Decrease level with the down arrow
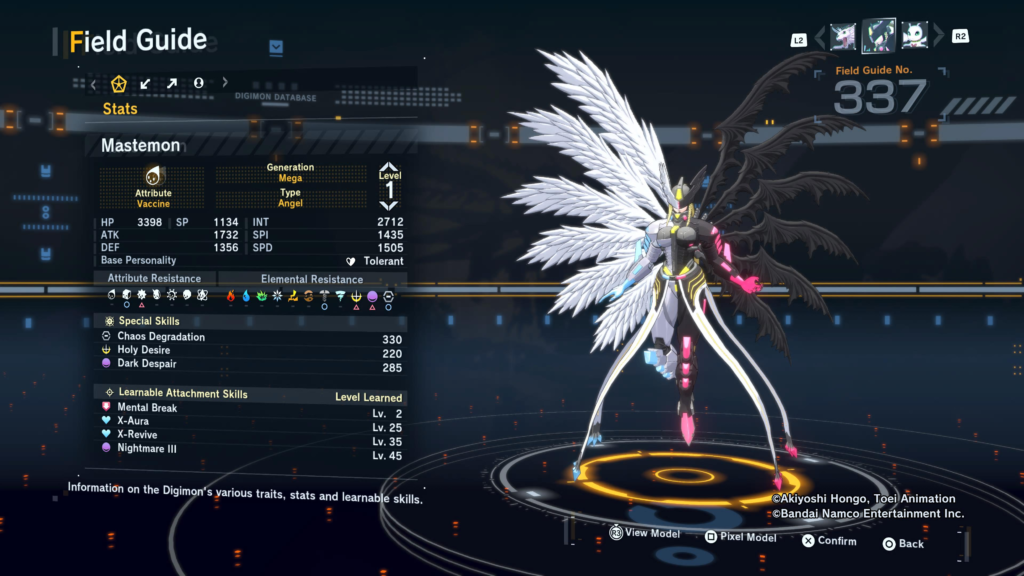The height and width of the screenshot is (576, 1024). tap(389, 204)
